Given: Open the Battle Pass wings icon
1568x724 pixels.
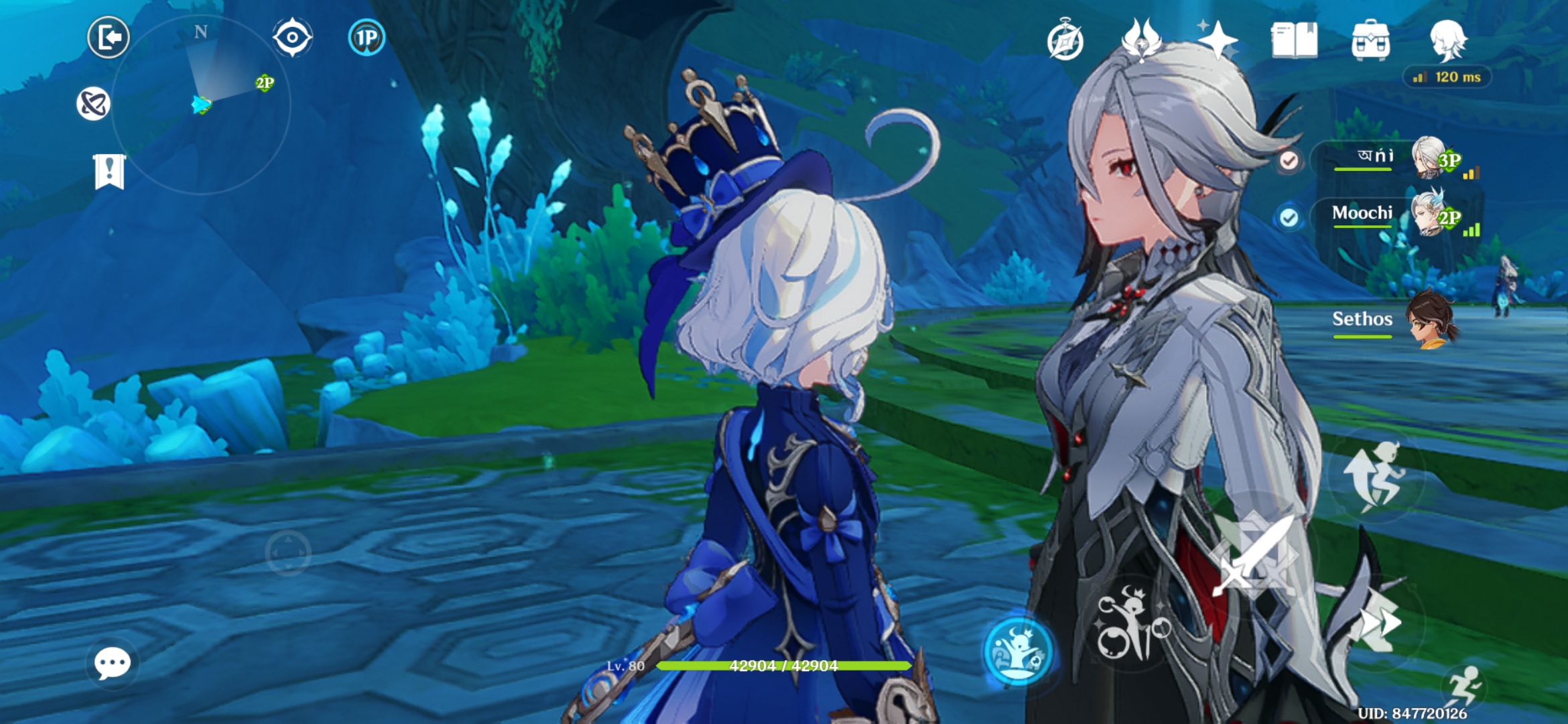Looking at the screenshot, I should point(1140,40).
